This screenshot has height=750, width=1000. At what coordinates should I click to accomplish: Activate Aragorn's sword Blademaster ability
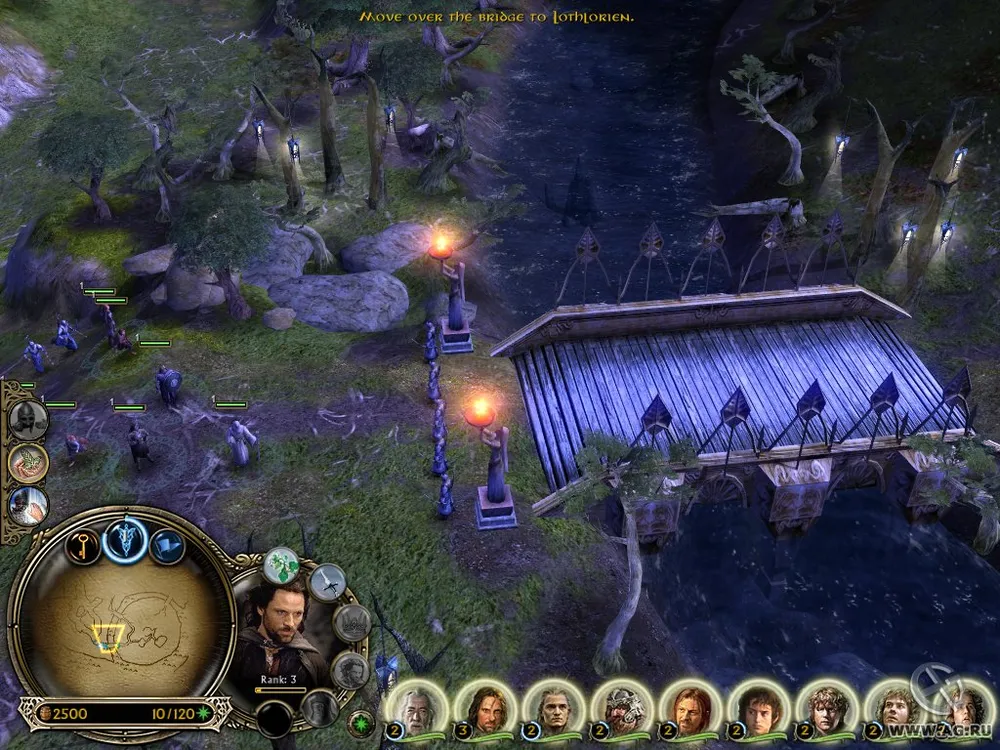(x=327, y=582)
